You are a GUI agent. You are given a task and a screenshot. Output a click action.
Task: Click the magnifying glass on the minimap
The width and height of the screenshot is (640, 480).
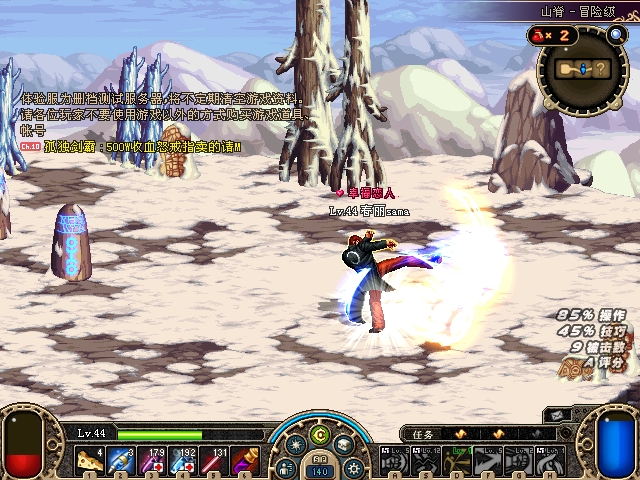pyautogui.click(x=615, y=35)
